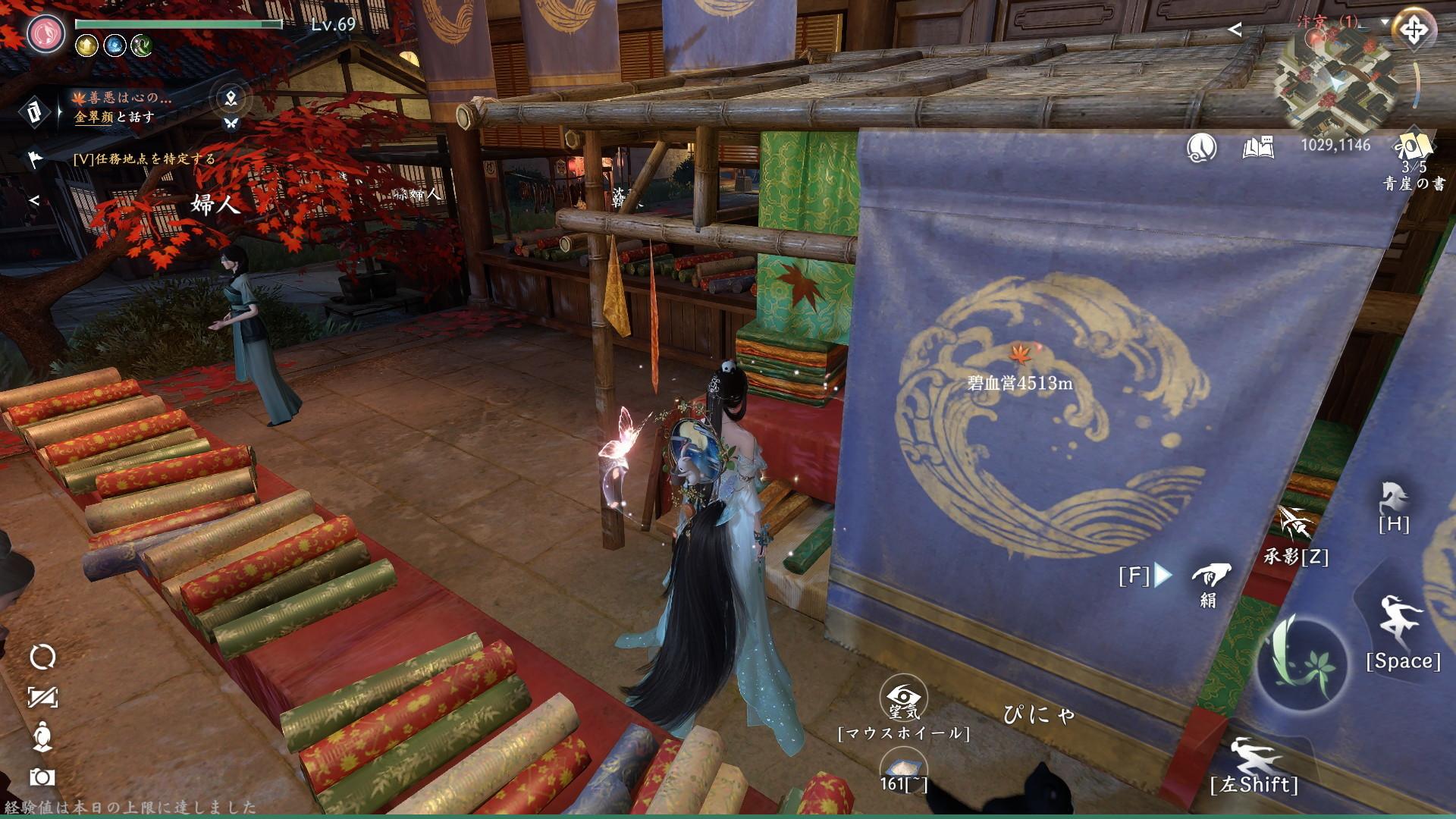Open the pink character portrait

(46, 33)
